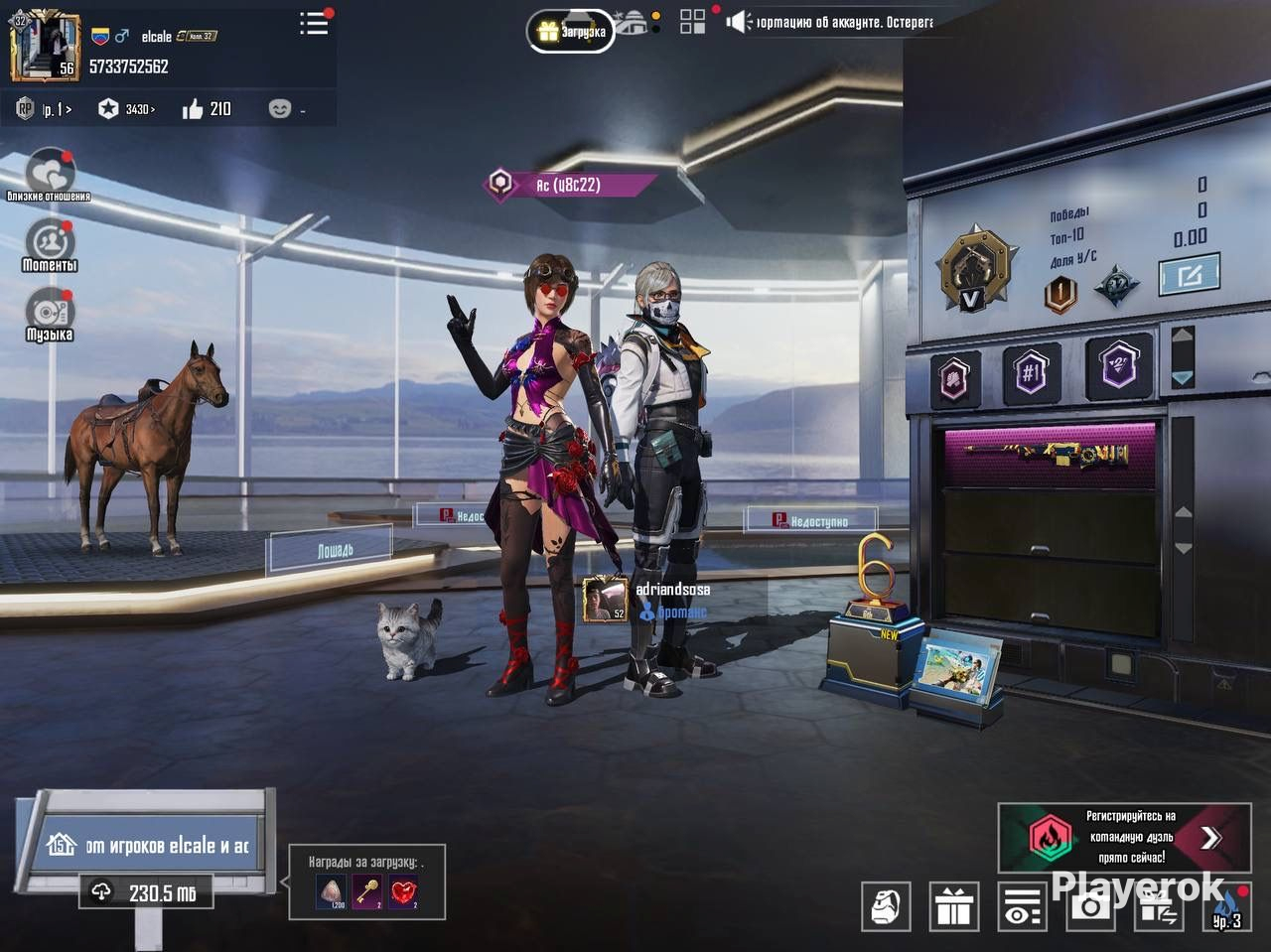1271x952 pixels.
Task: Open the Близкие отношения panel
Action: tap(49, 175)
